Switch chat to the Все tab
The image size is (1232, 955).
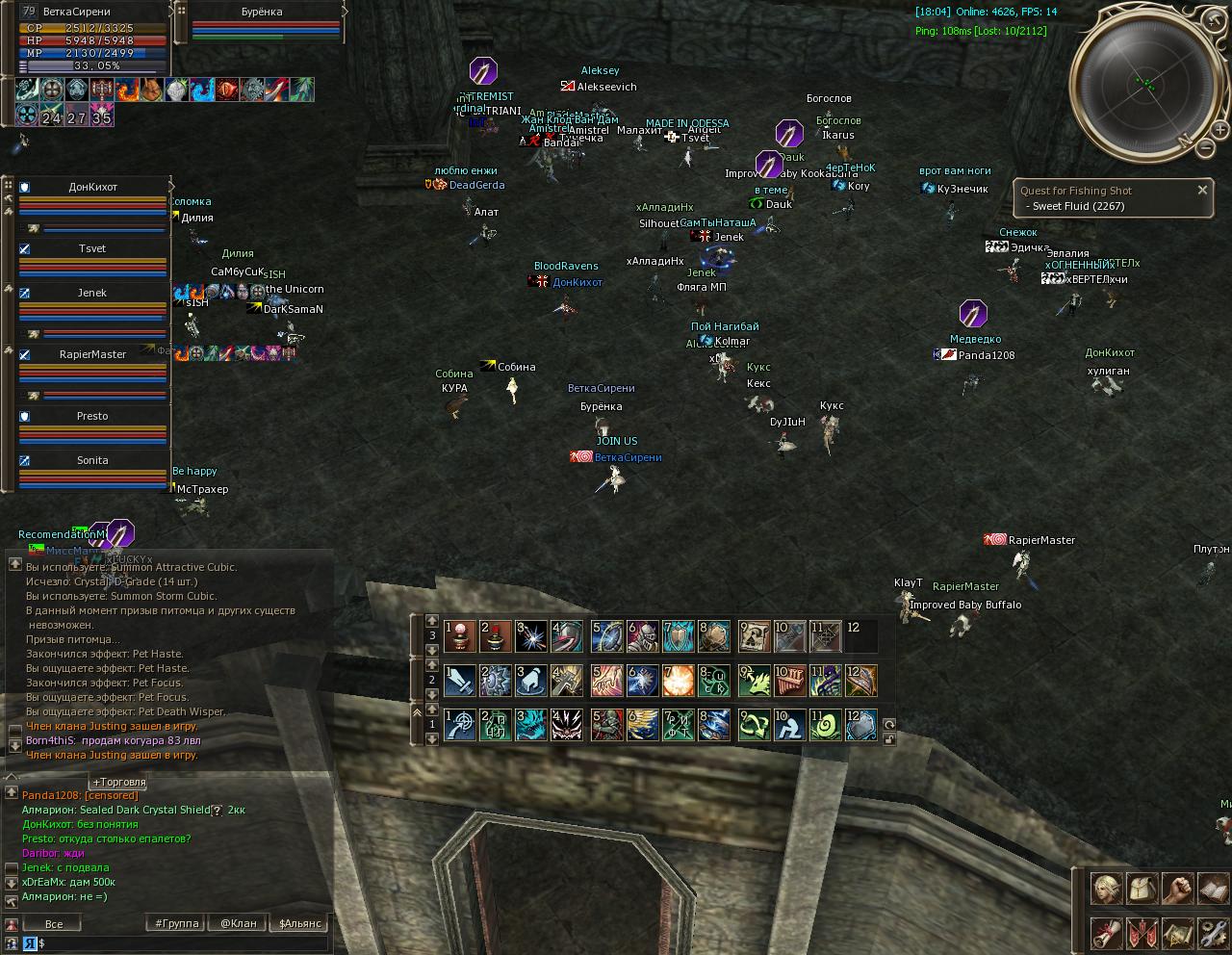[x=54, y=923]
